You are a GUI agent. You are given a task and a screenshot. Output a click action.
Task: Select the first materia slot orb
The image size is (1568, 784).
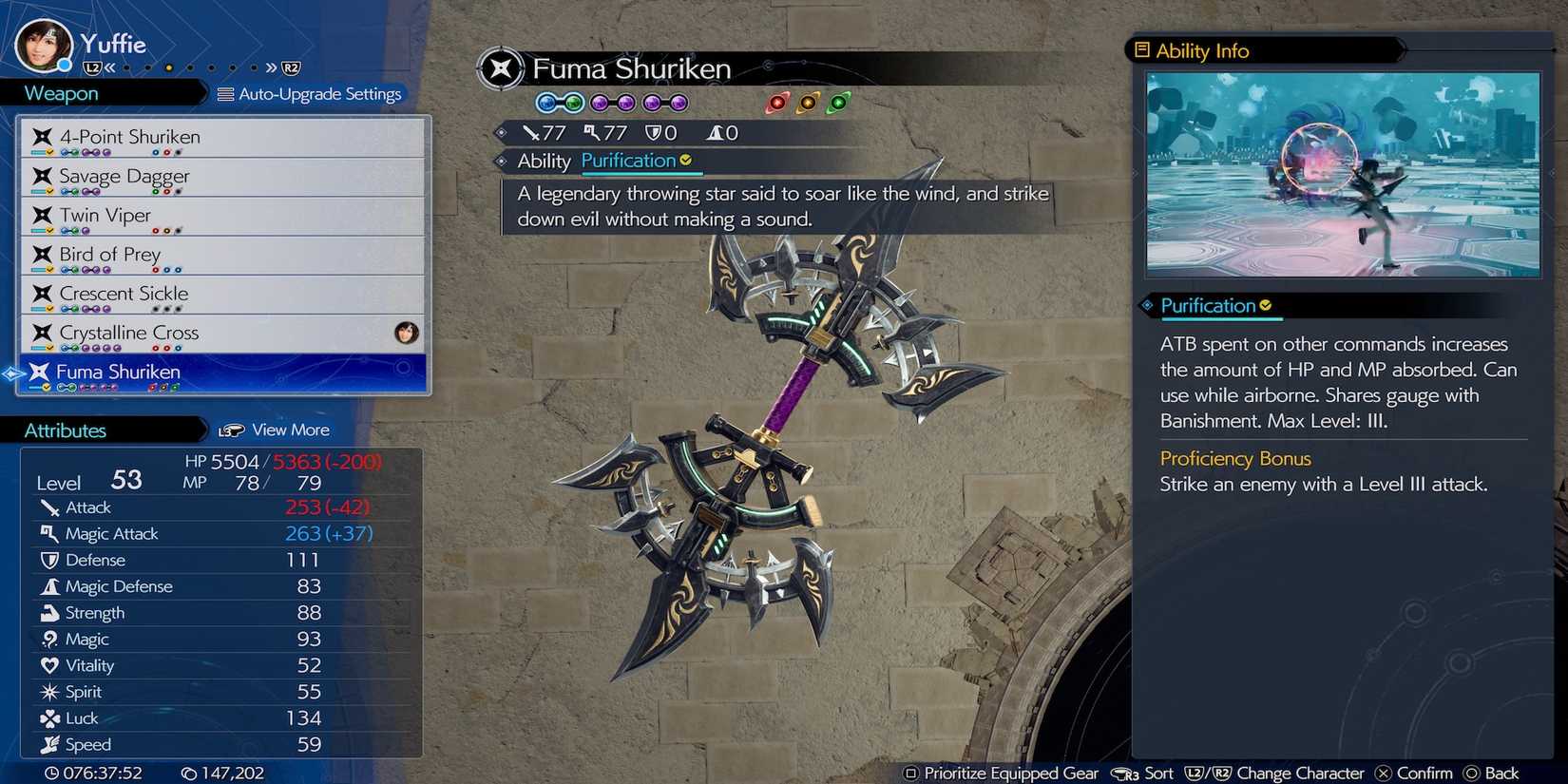click(x=543, y=103)
